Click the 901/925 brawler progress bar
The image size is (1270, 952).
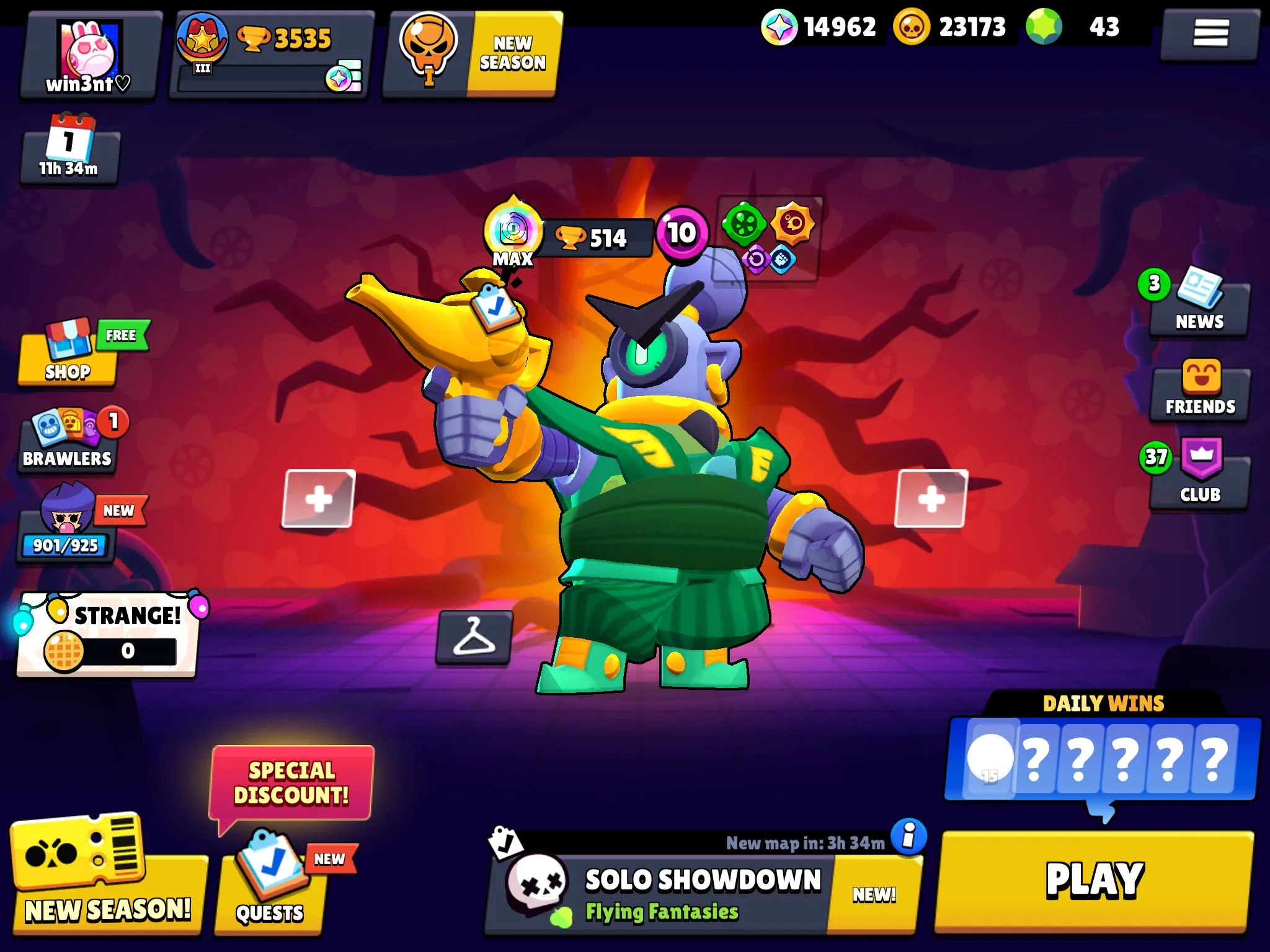tap(65, 545)
